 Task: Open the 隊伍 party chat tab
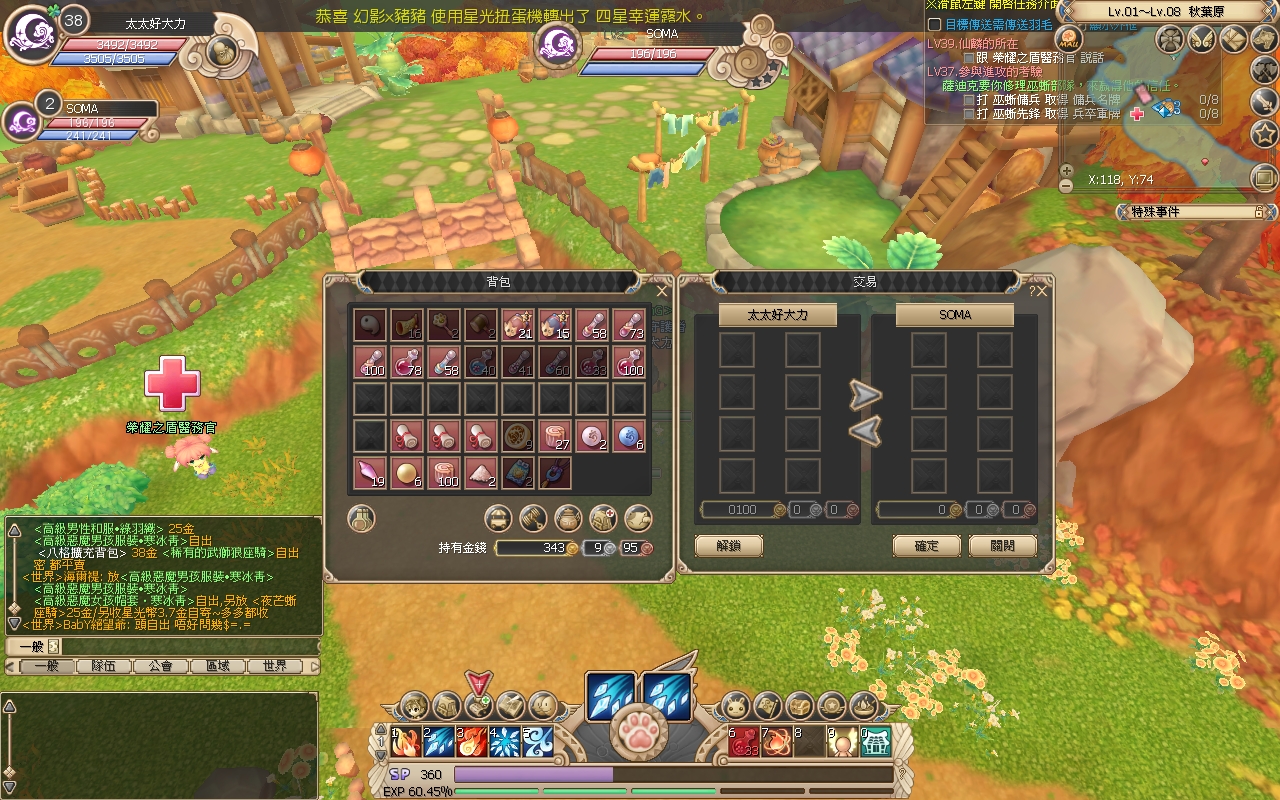(103, 666)
